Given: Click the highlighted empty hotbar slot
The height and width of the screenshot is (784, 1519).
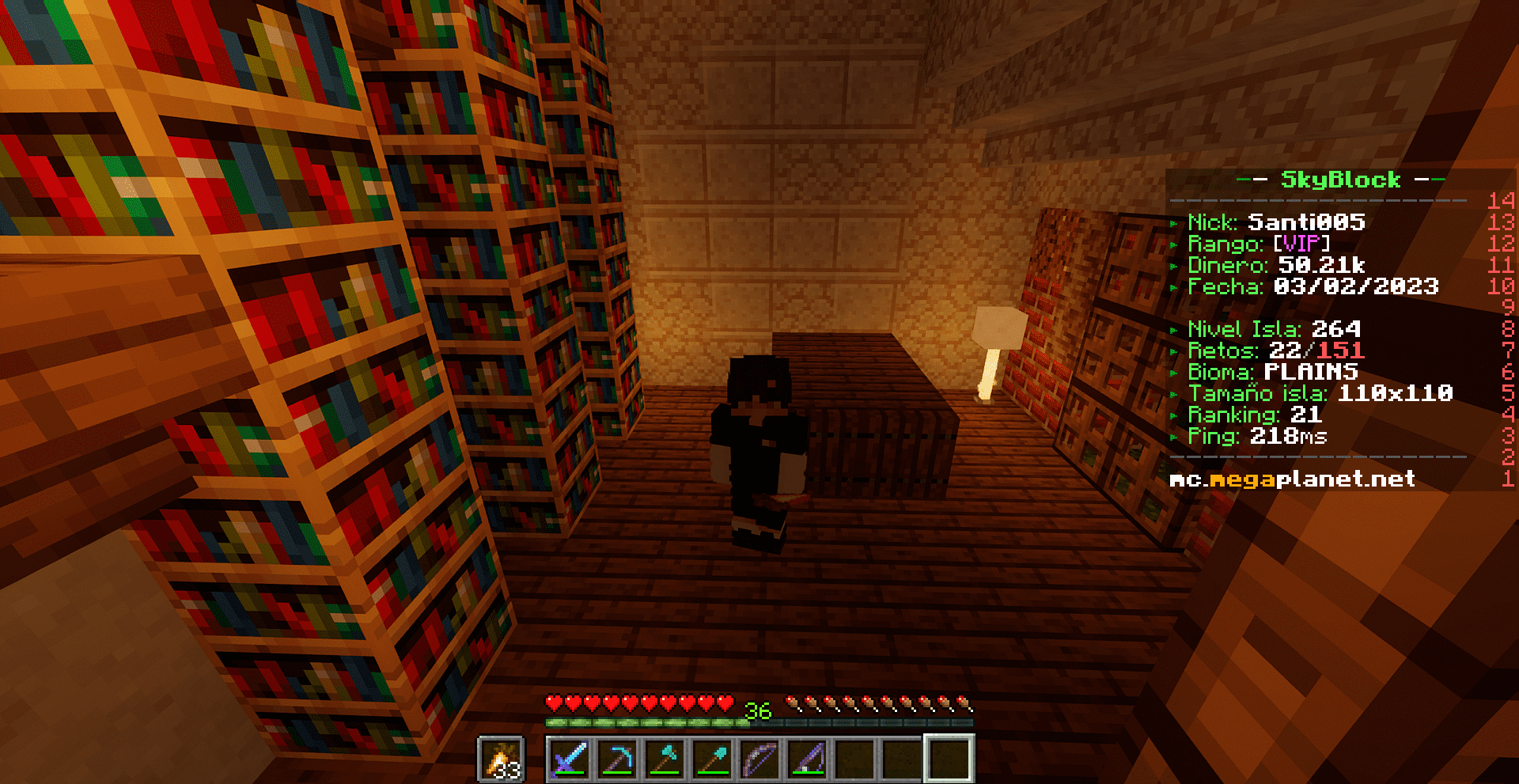Looking at the screenshot, I should (949, 759).
